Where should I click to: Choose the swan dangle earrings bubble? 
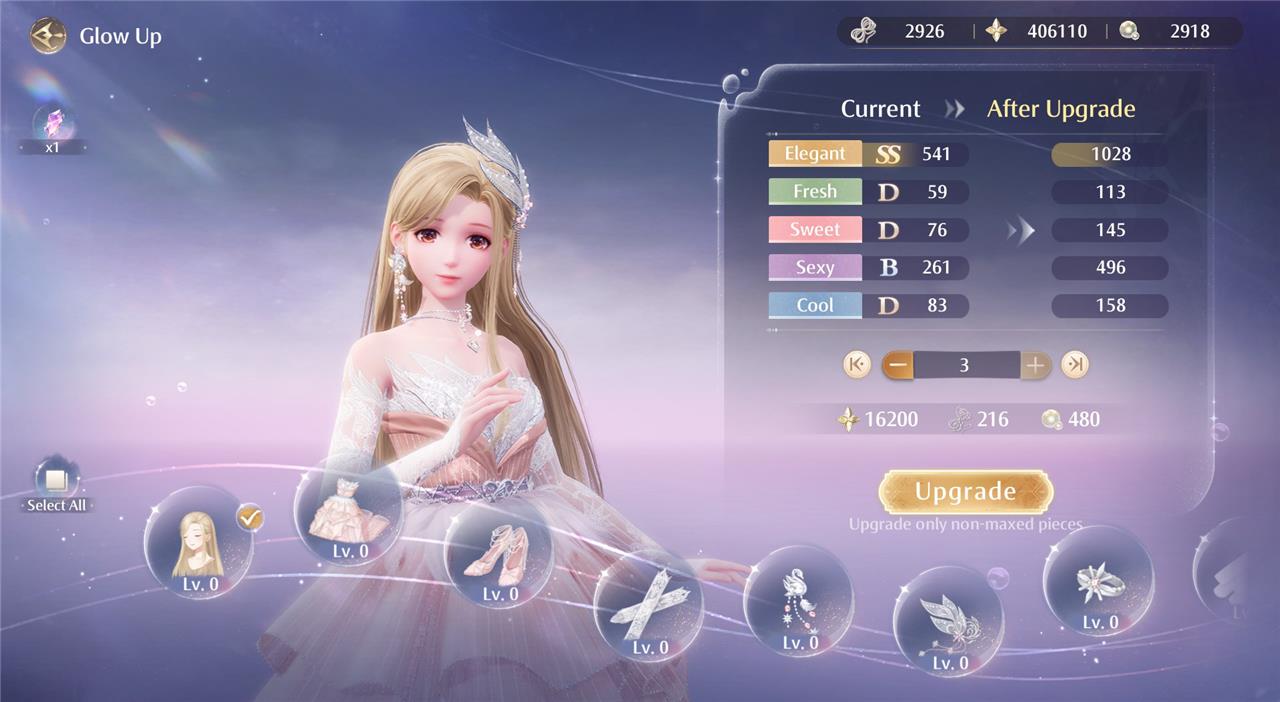tap(798, 600)
